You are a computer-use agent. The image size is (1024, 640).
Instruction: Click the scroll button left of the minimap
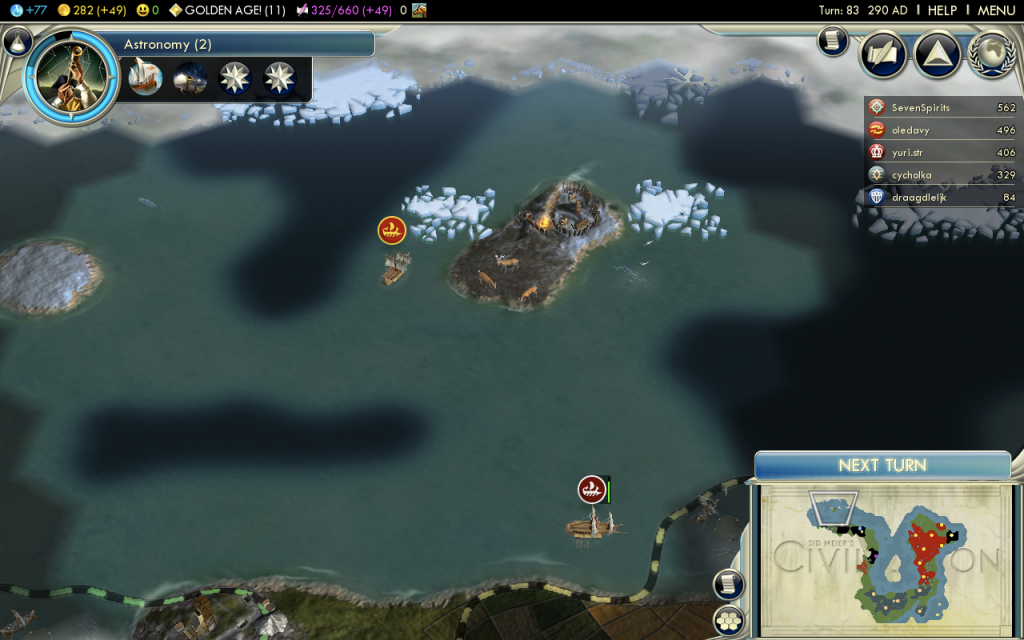(x=728, y=584)
